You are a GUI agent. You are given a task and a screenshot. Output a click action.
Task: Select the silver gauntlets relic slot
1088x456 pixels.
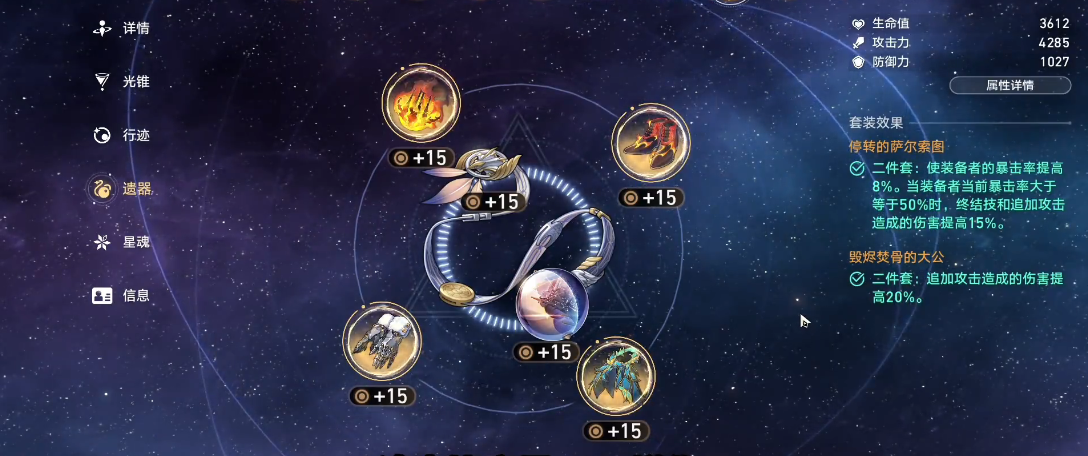(x=382, y=342)
